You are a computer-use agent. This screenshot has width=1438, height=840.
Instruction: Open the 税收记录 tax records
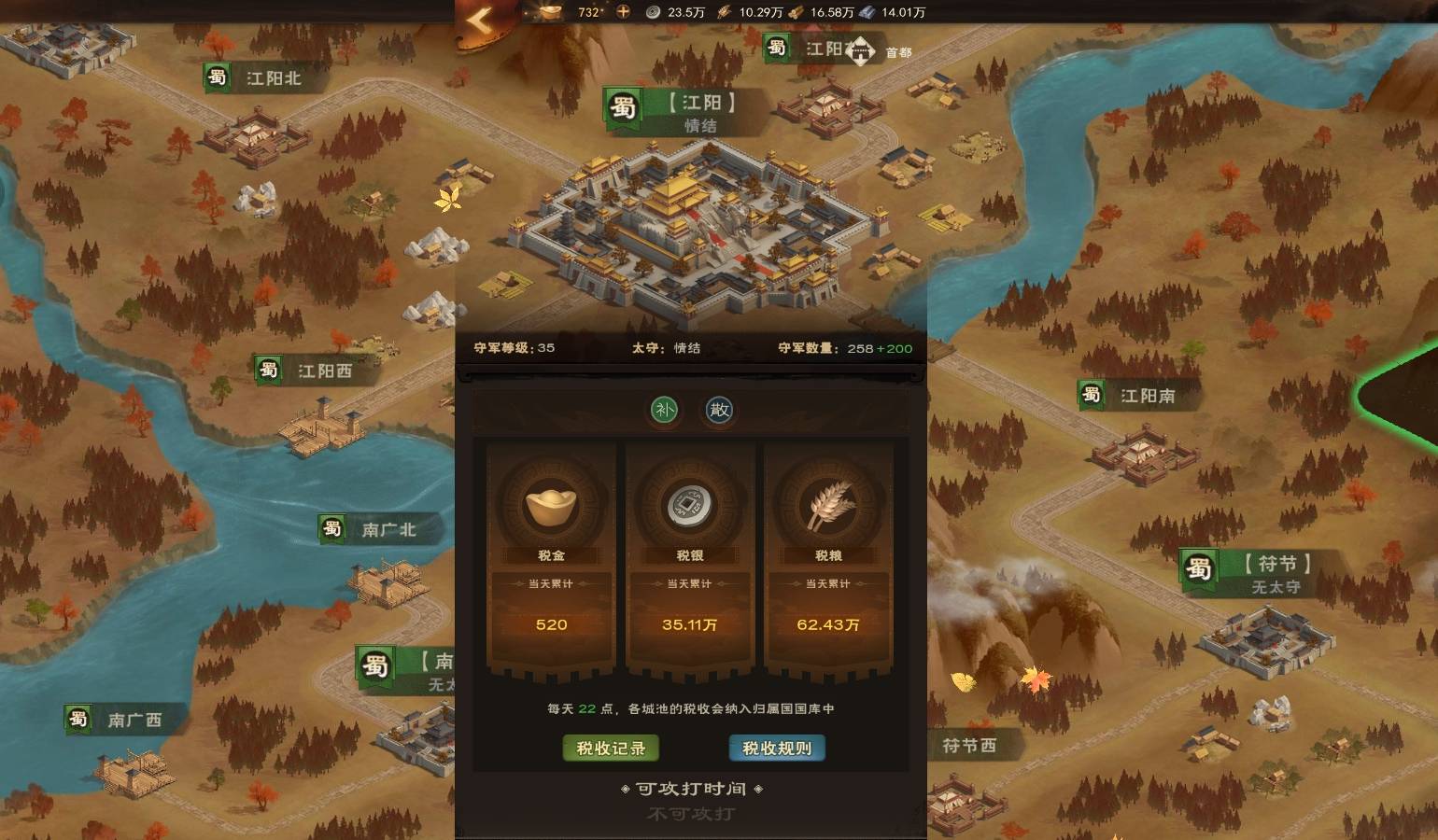[x=611, y=749]
